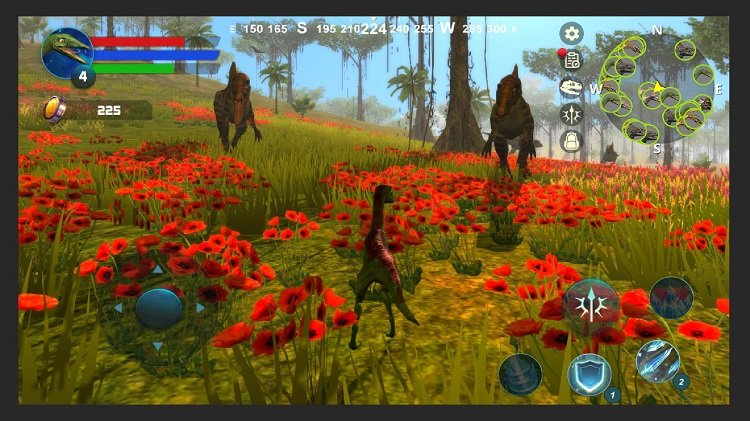The image size is (750, 421).
Task: Activate the blue shield ability
Action: pos(588,374)
